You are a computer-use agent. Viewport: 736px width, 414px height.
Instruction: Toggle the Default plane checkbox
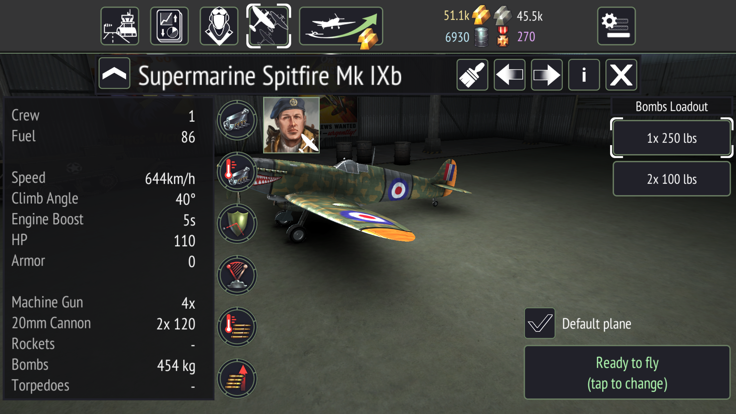point(540,323)
